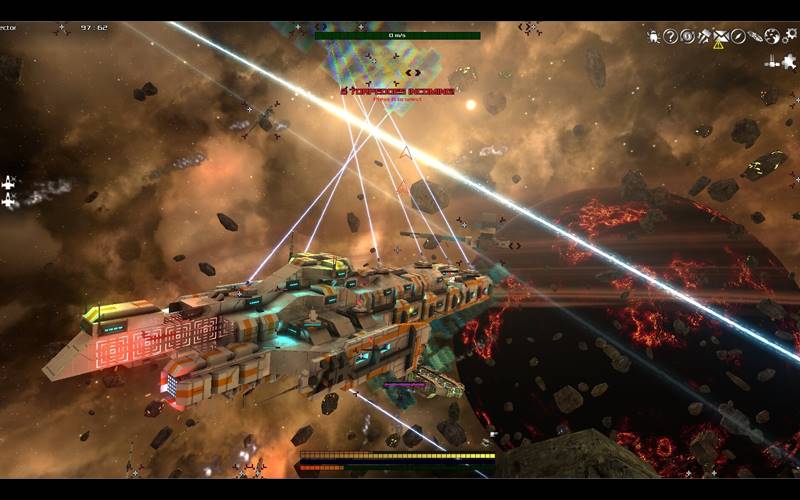Click the circular arrows coin icon
Viewport: 800px width, 500px height.
tap(687, 37)
